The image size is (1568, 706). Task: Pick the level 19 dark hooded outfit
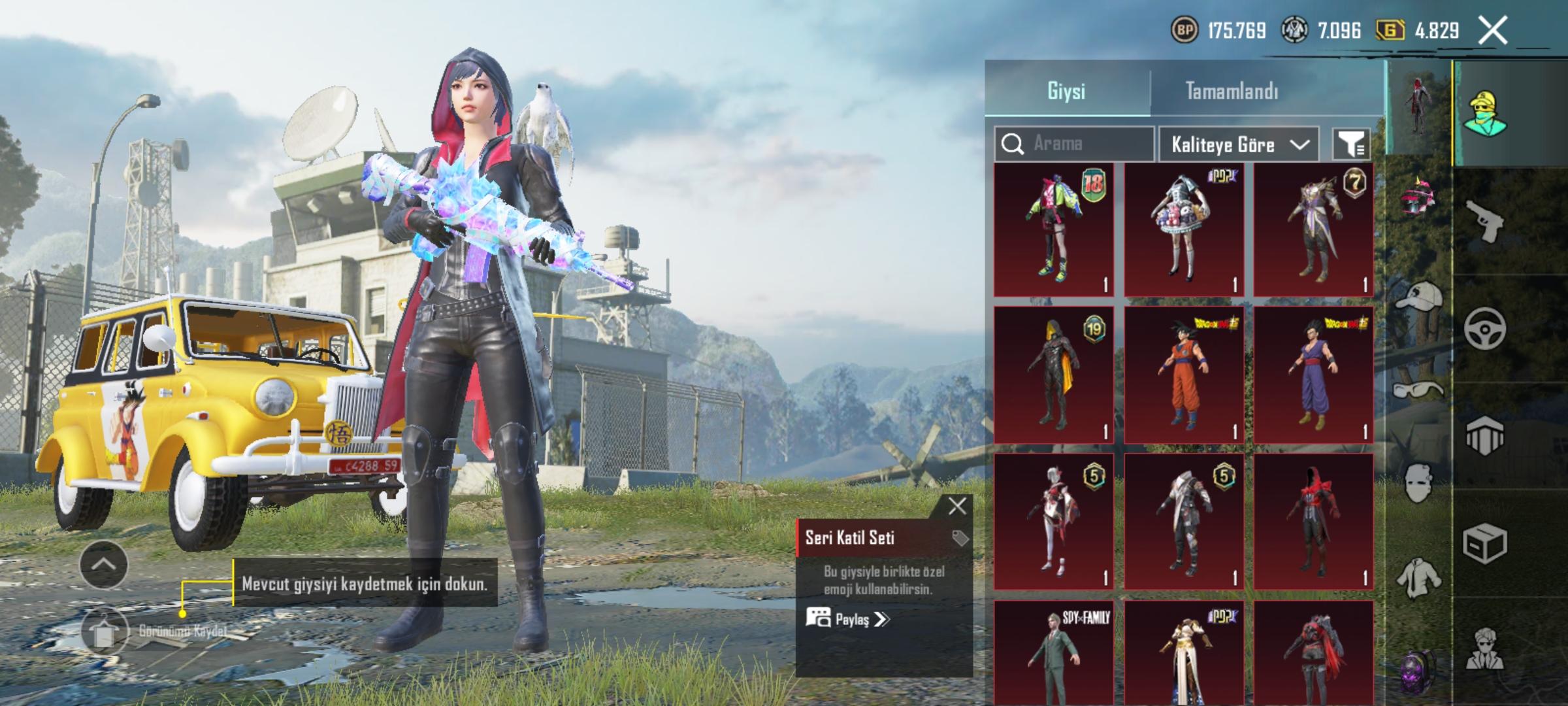pos(1054,375)
